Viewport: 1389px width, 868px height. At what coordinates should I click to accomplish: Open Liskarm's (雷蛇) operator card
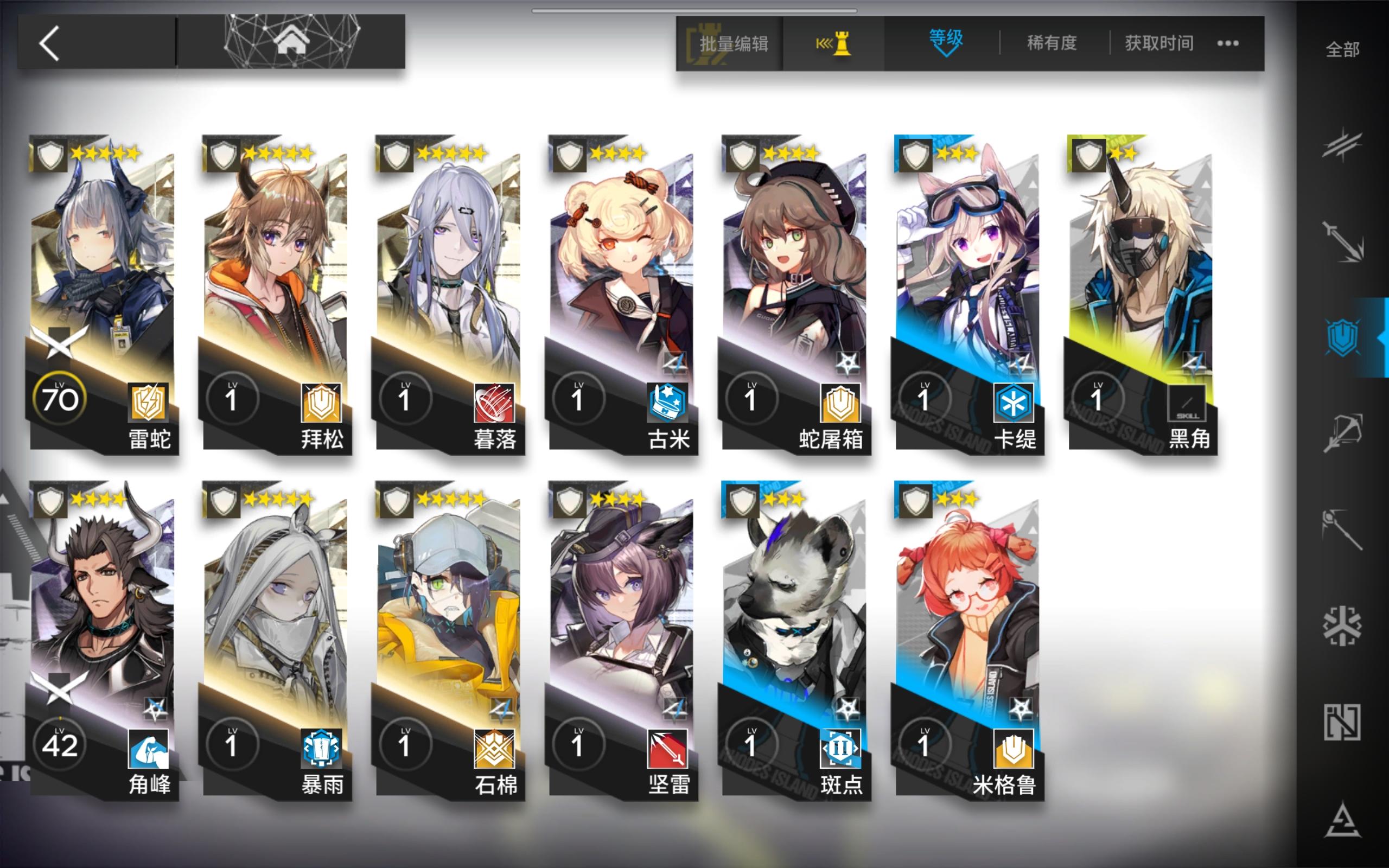click(103, 287)
